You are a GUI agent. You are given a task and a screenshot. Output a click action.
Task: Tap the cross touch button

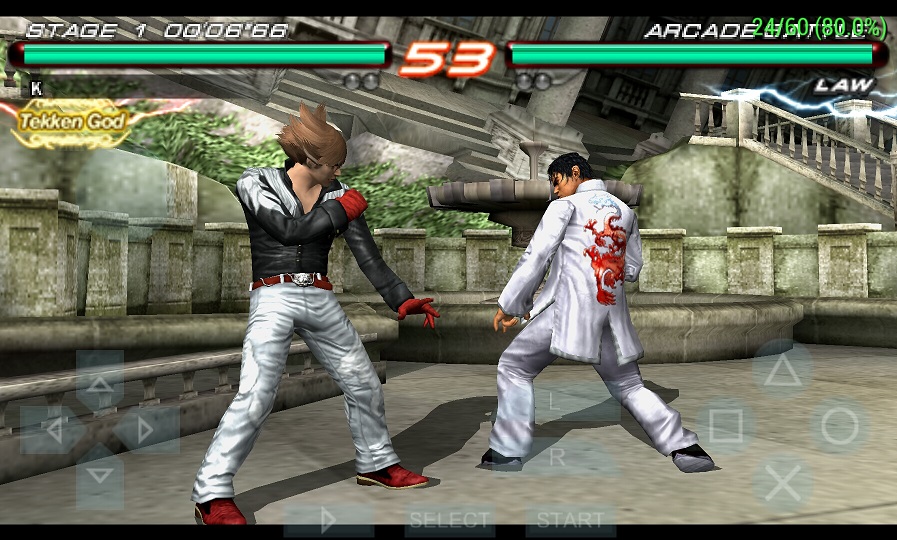pyautogui.click(x=783, y=483)
